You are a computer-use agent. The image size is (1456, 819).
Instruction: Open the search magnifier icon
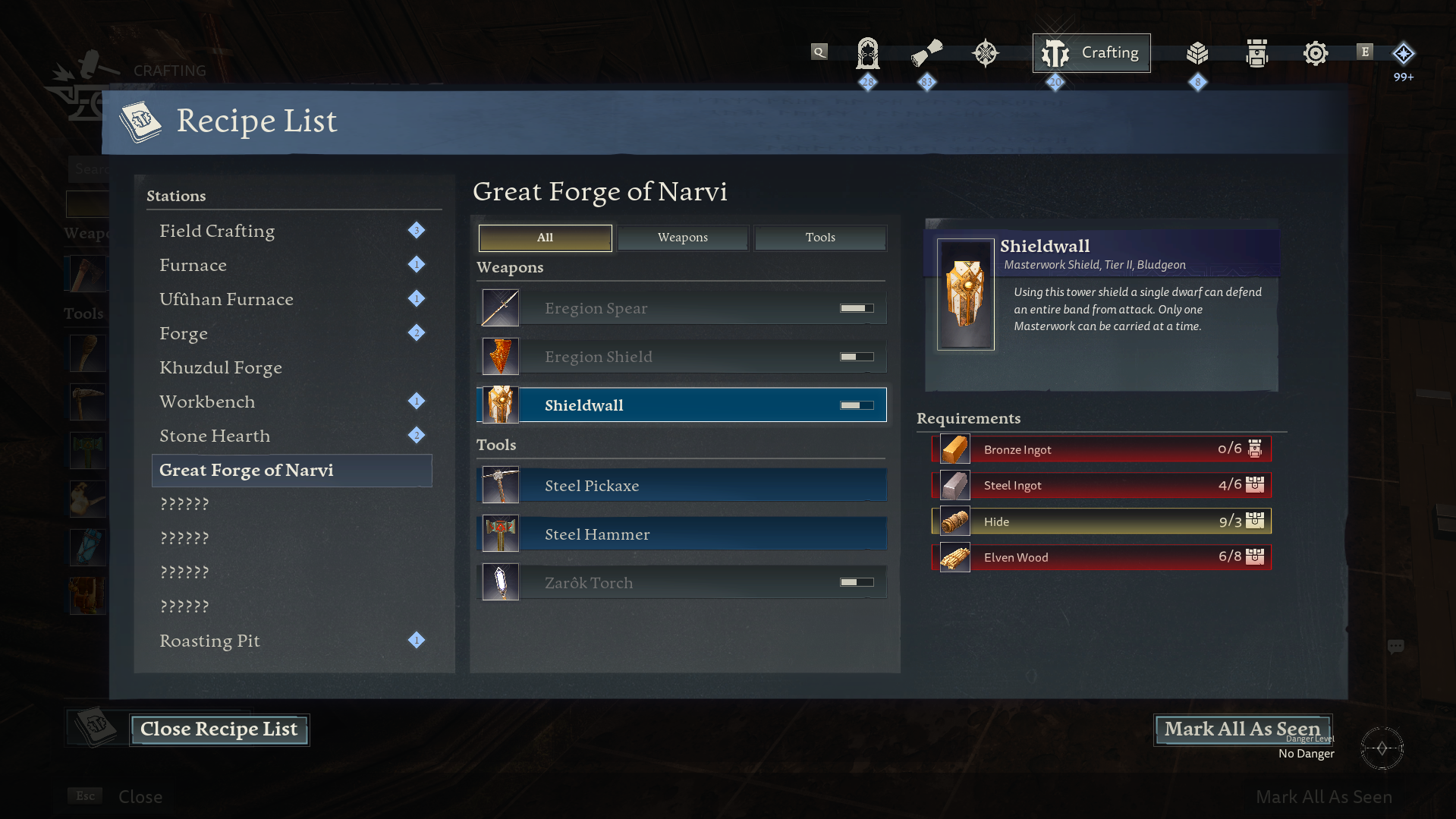coord(819,52)
